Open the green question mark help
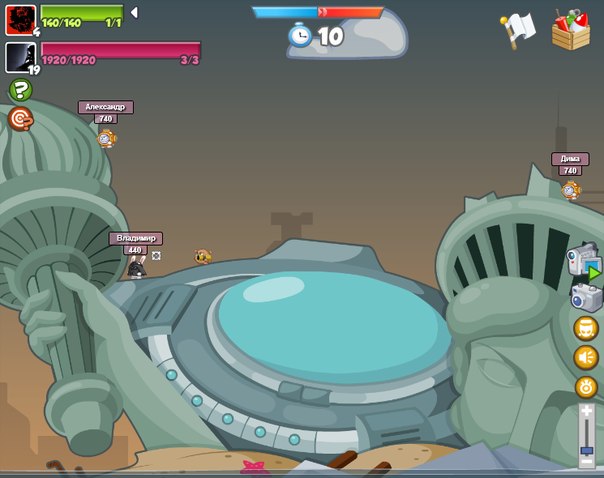This screenshot has width=604, height=478. (20, 90)
